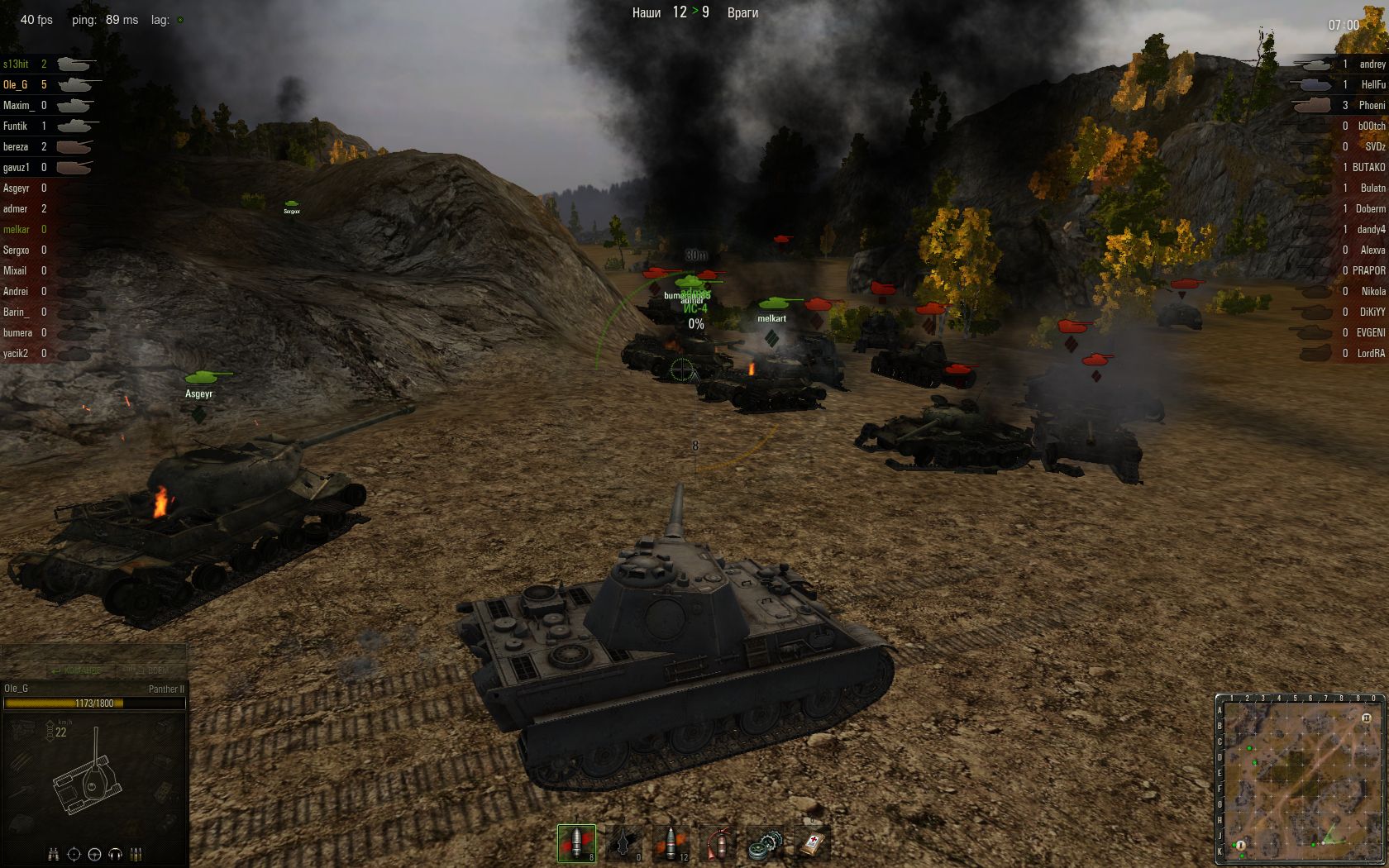Select player s13hit in the allied team list
Viewport: 1389px width, 868px height.
pos(16,64)
